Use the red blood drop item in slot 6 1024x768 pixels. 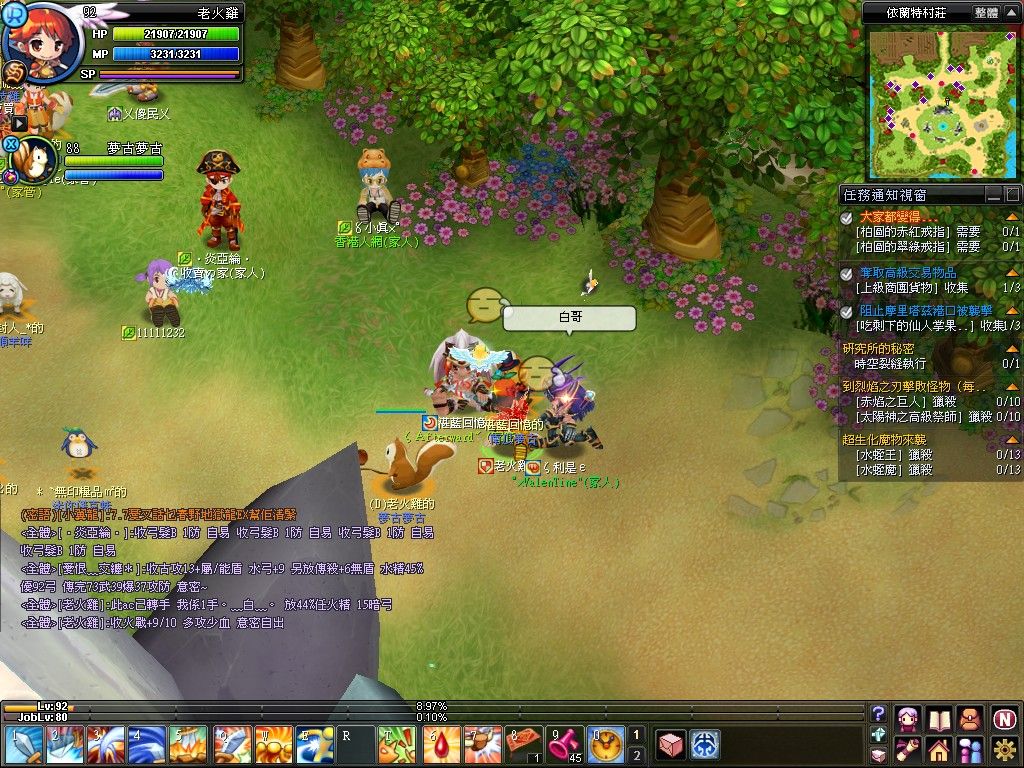(441, 745)
